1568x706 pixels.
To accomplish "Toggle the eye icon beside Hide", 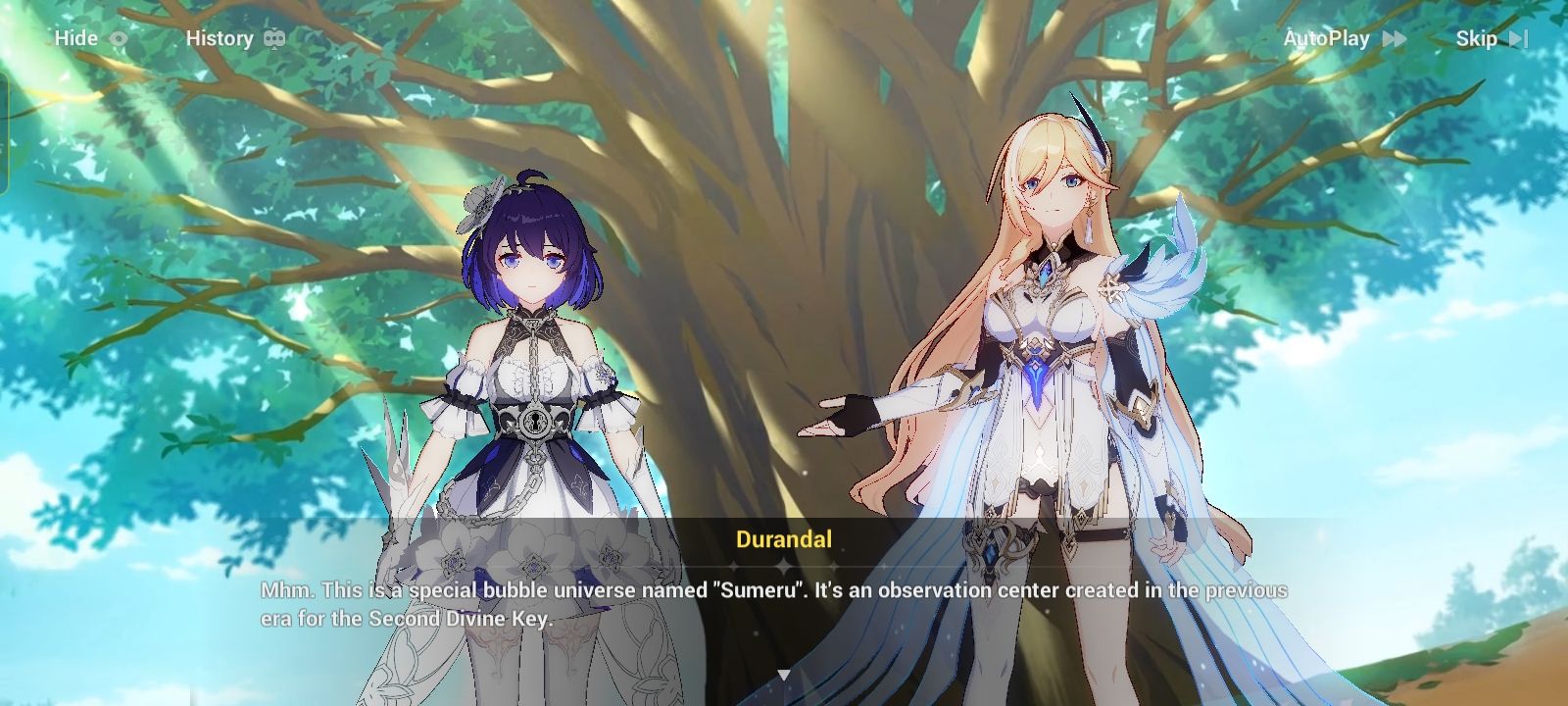I will pyautogui.click(x=118, y=38).
